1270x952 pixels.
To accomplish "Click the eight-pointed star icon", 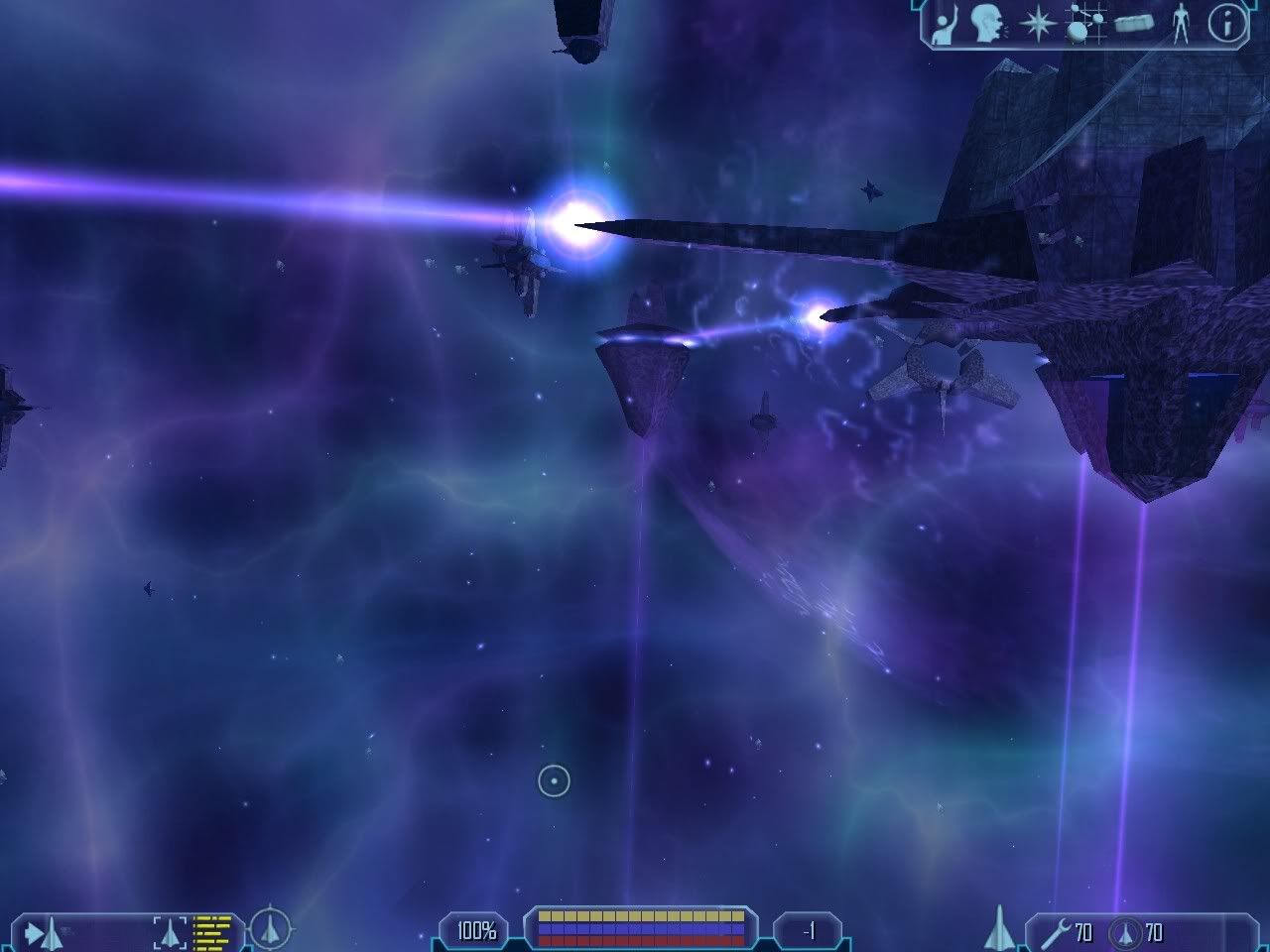I will pos(1037,23).
